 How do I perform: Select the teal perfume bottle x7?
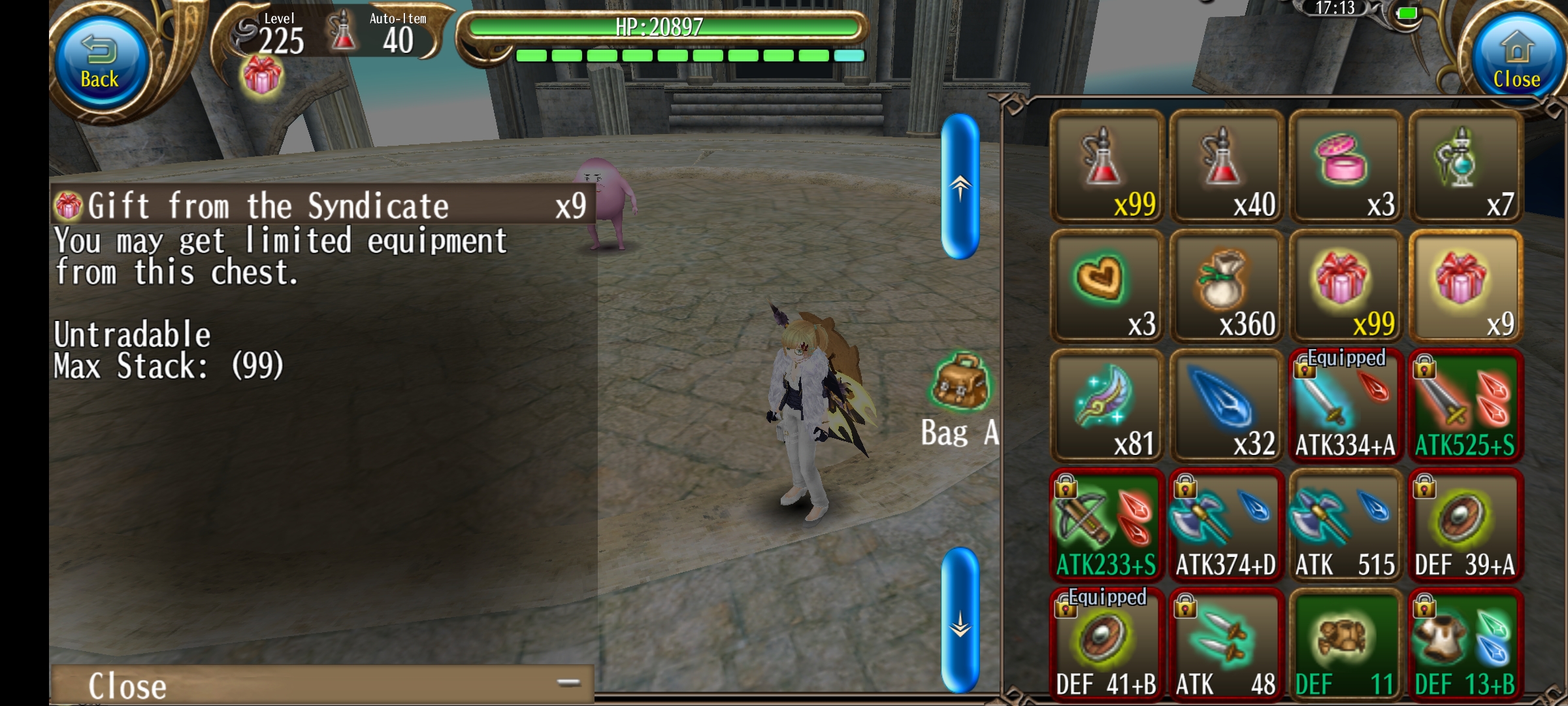[1465, 167]
